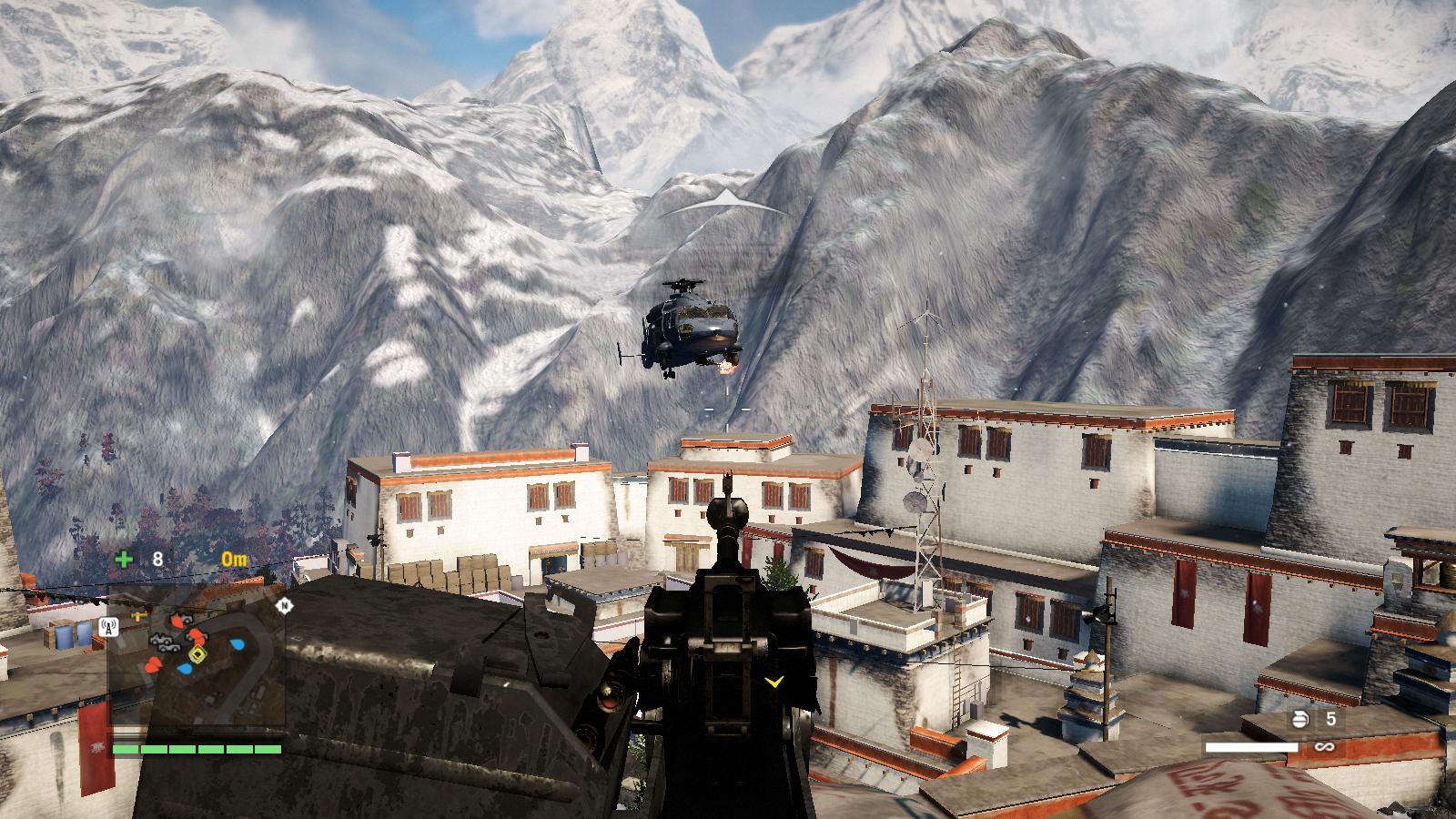
Task: Click the yellow diamond objective marker on minimap
Action: click(196, 654)
